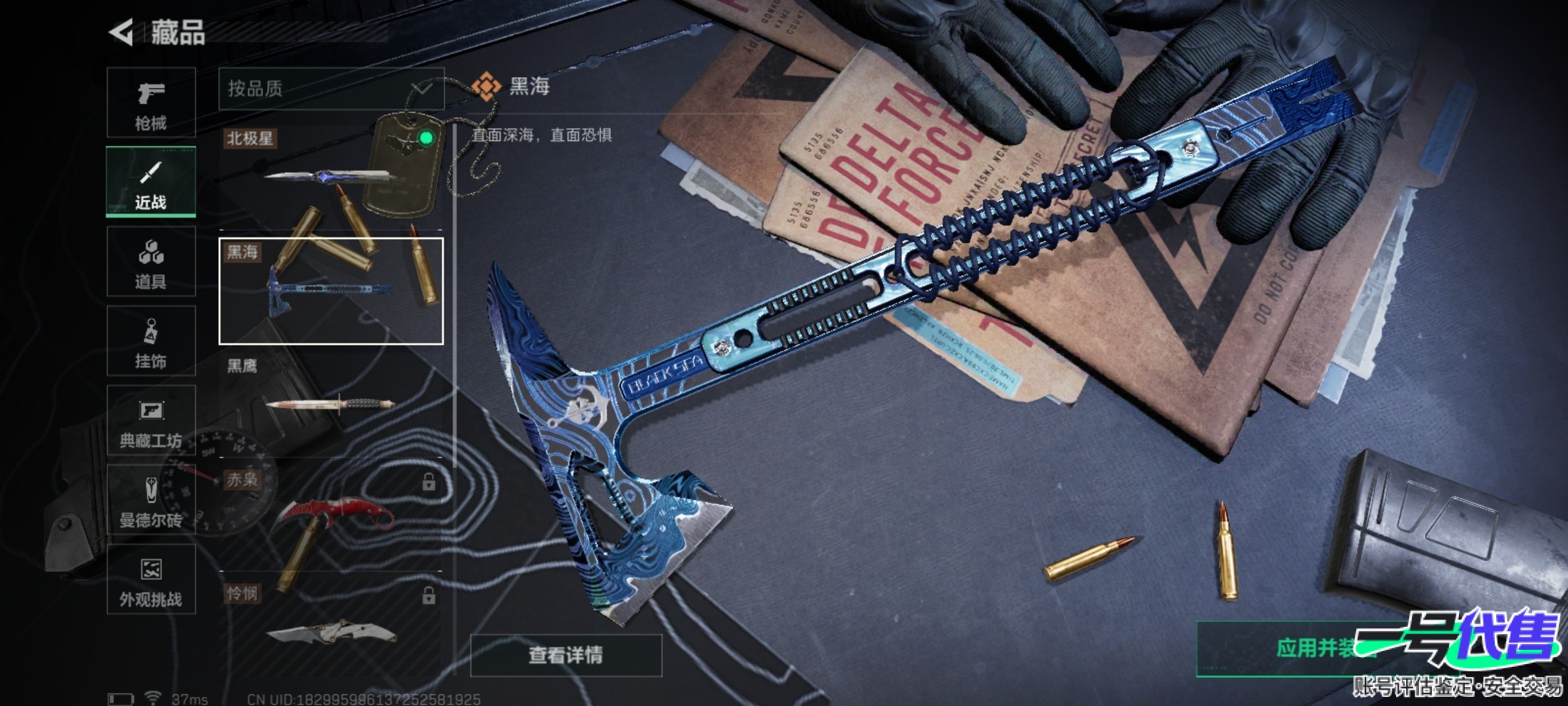Viewport: 1568px width, 706px height.
Task: Click the 查看详情 details button
Action: [x=566, y=655]
